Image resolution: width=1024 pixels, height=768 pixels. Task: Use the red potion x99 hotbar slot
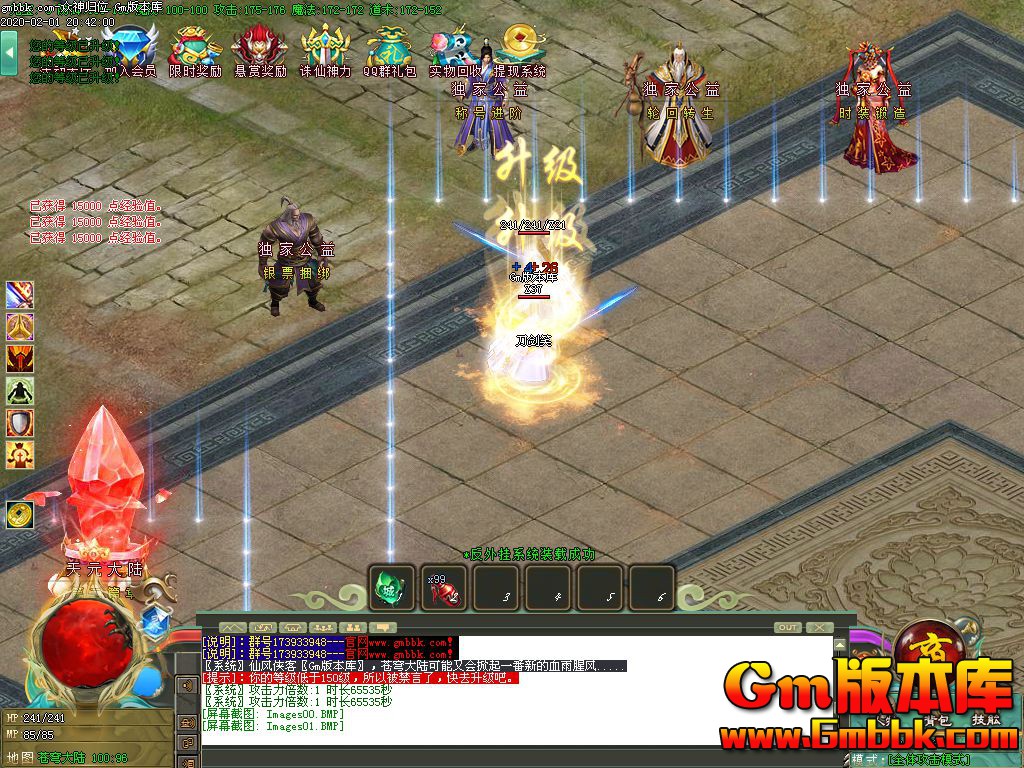(443, 588)
